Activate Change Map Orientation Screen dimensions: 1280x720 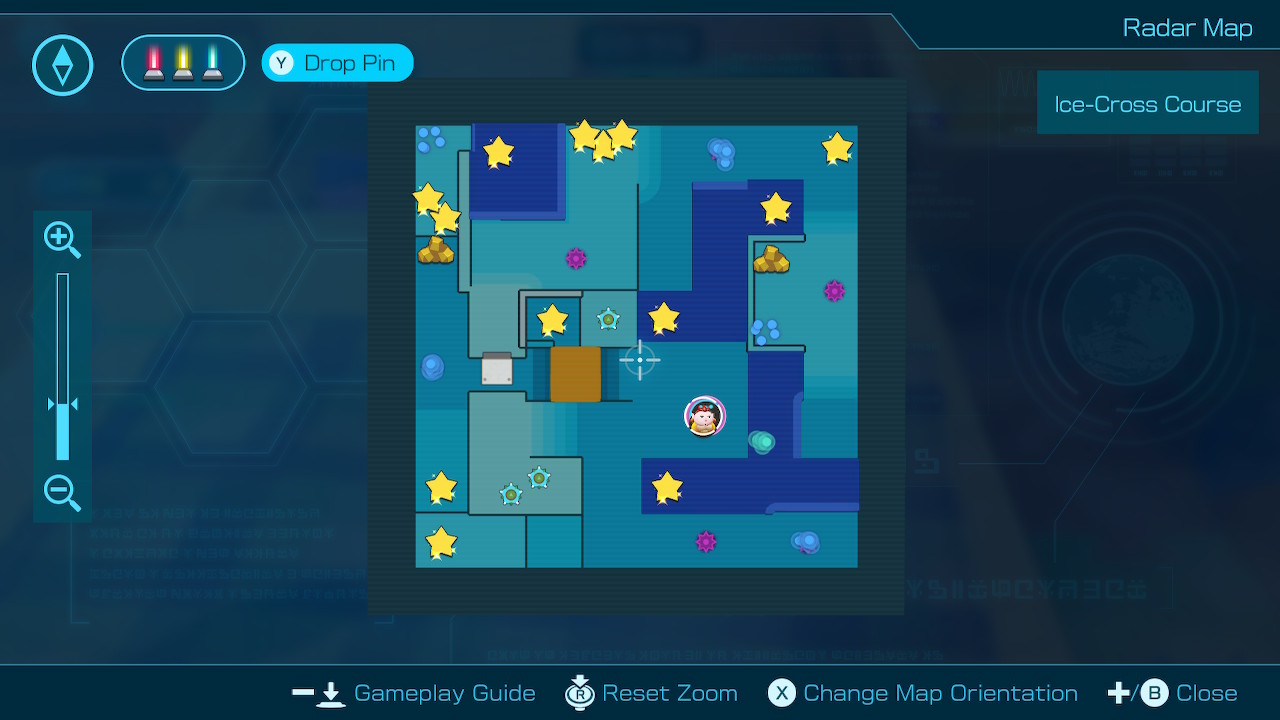[x=922, y=693]
